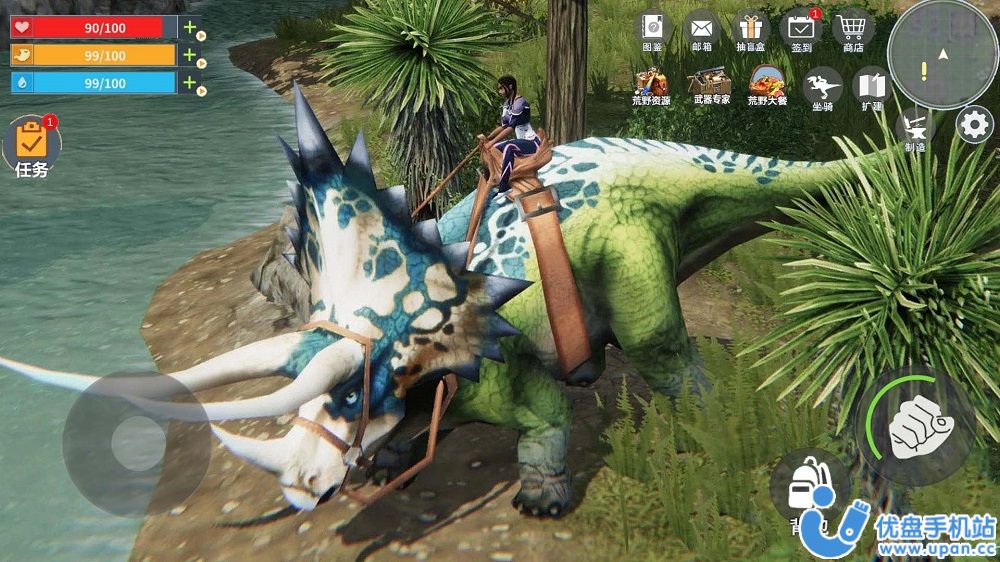The height and width of the screenshot is (562, 1000).
Task: Add health with the red bar's plus button
Action: point(189,27)
